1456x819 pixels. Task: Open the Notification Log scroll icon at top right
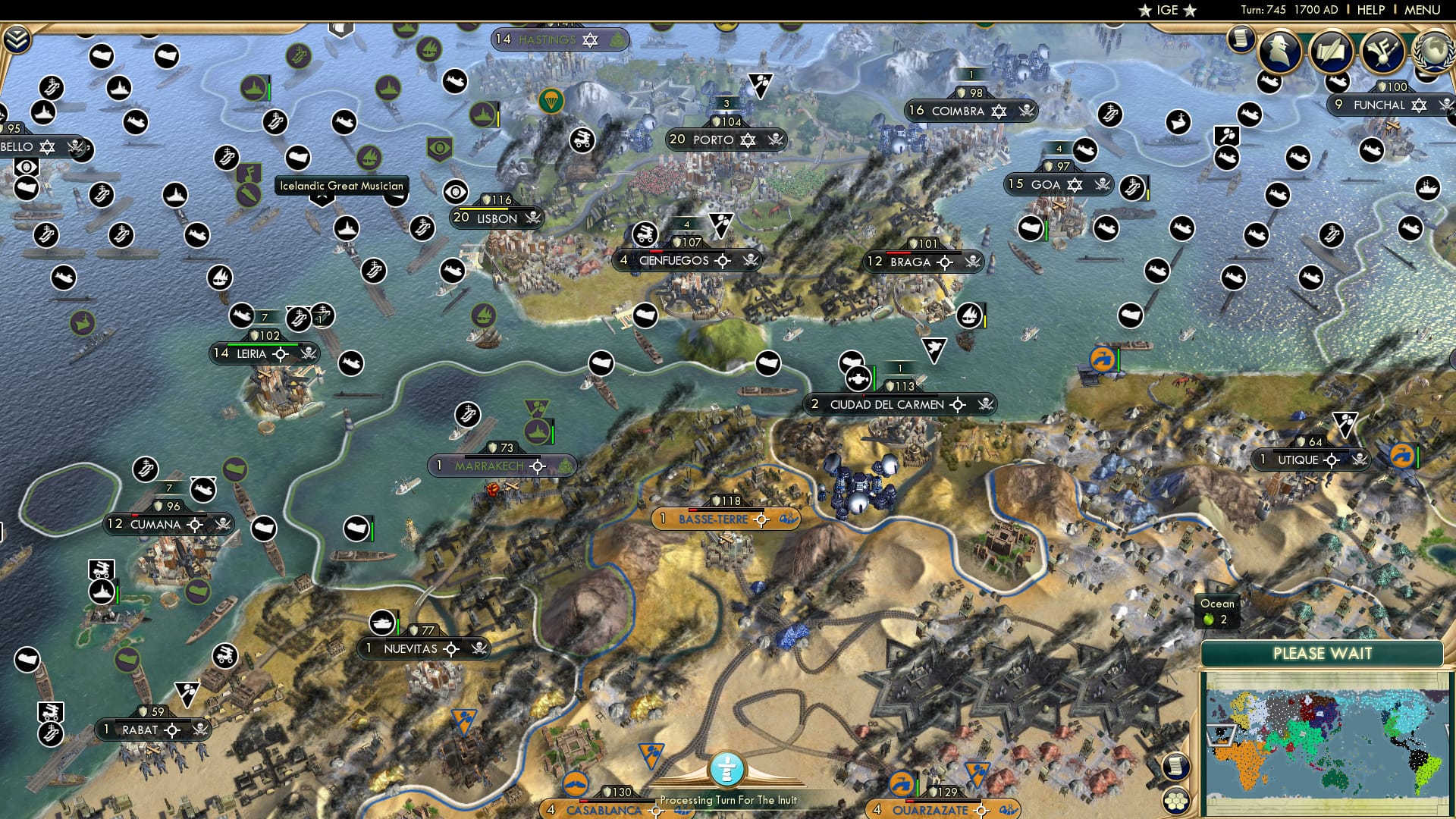click(x=1241, y=39)
